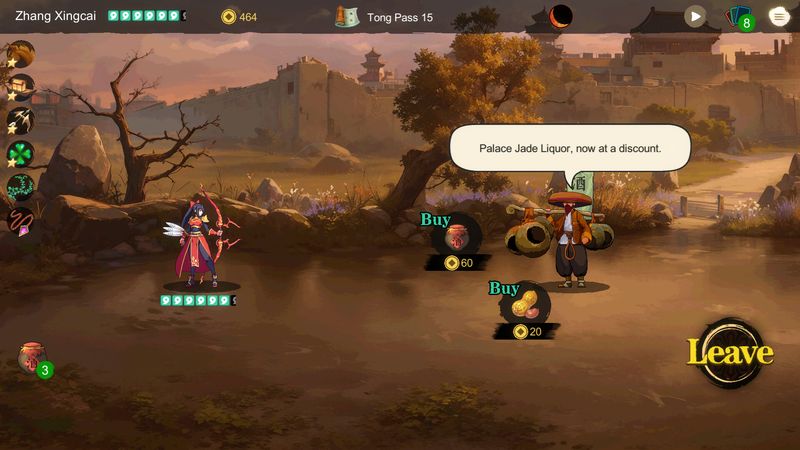
Task: Inspect the treasure chest relic
Action: click(x=20, y=87)
